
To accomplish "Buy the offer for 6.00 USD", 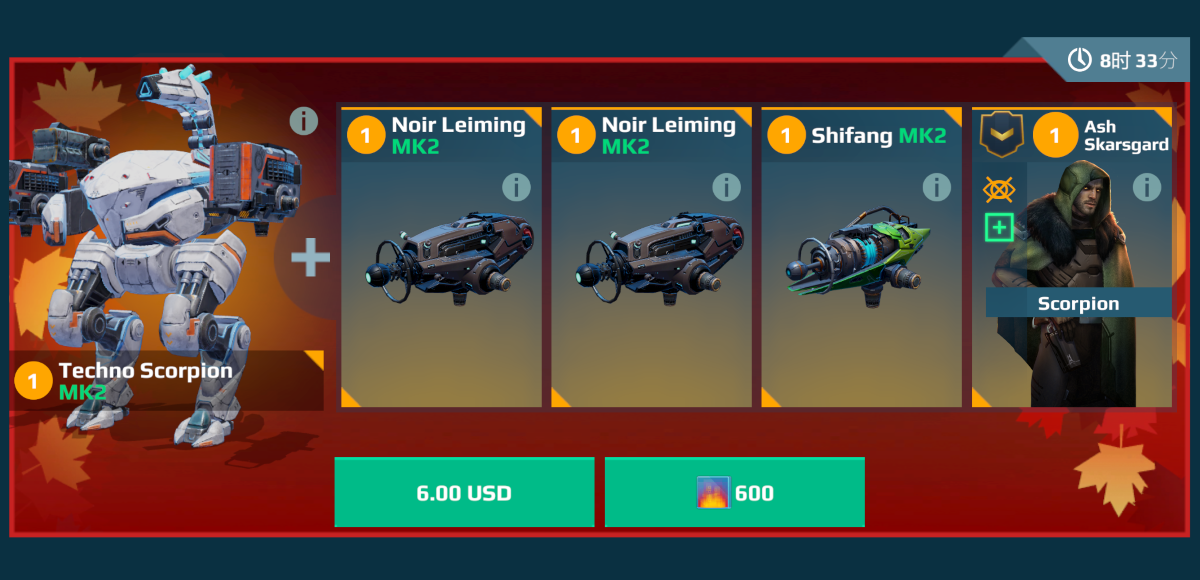I will [x=464, y=492].
